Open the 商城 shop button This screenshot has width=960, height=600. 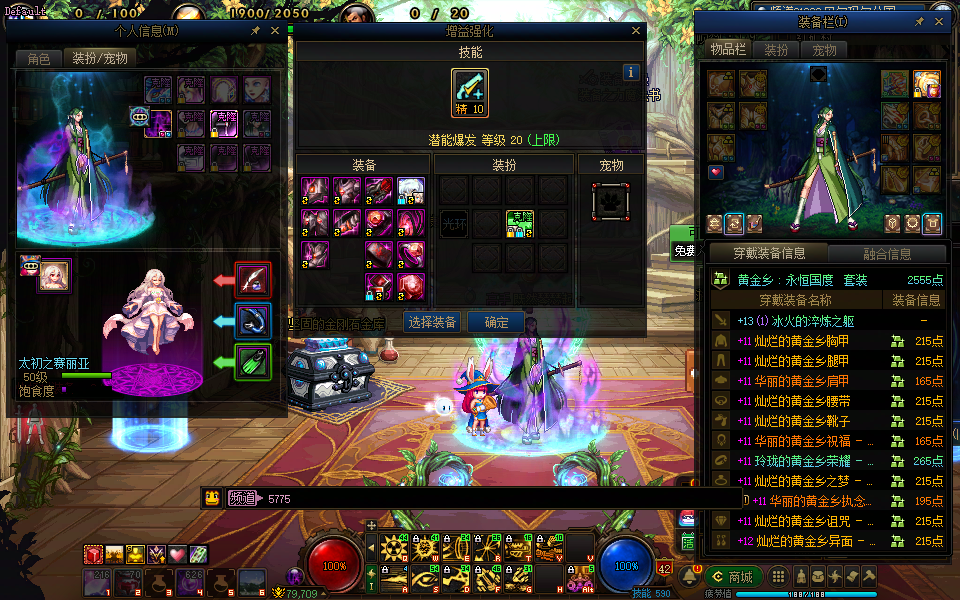pyautogui.click(x=734, y=577)
